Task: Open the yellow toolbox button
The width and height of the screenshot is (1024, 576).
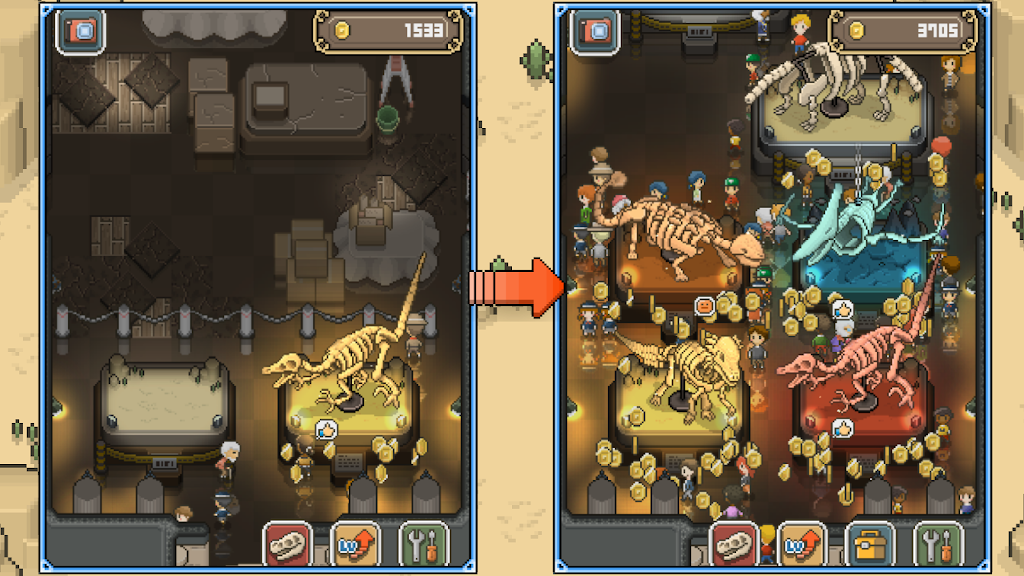Action: [x=869, y=544]
